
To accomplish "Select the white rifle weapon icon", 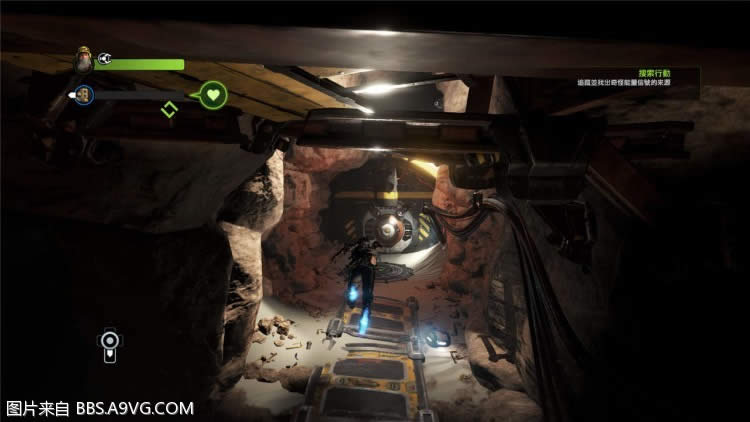I will [x=109, y=343].
